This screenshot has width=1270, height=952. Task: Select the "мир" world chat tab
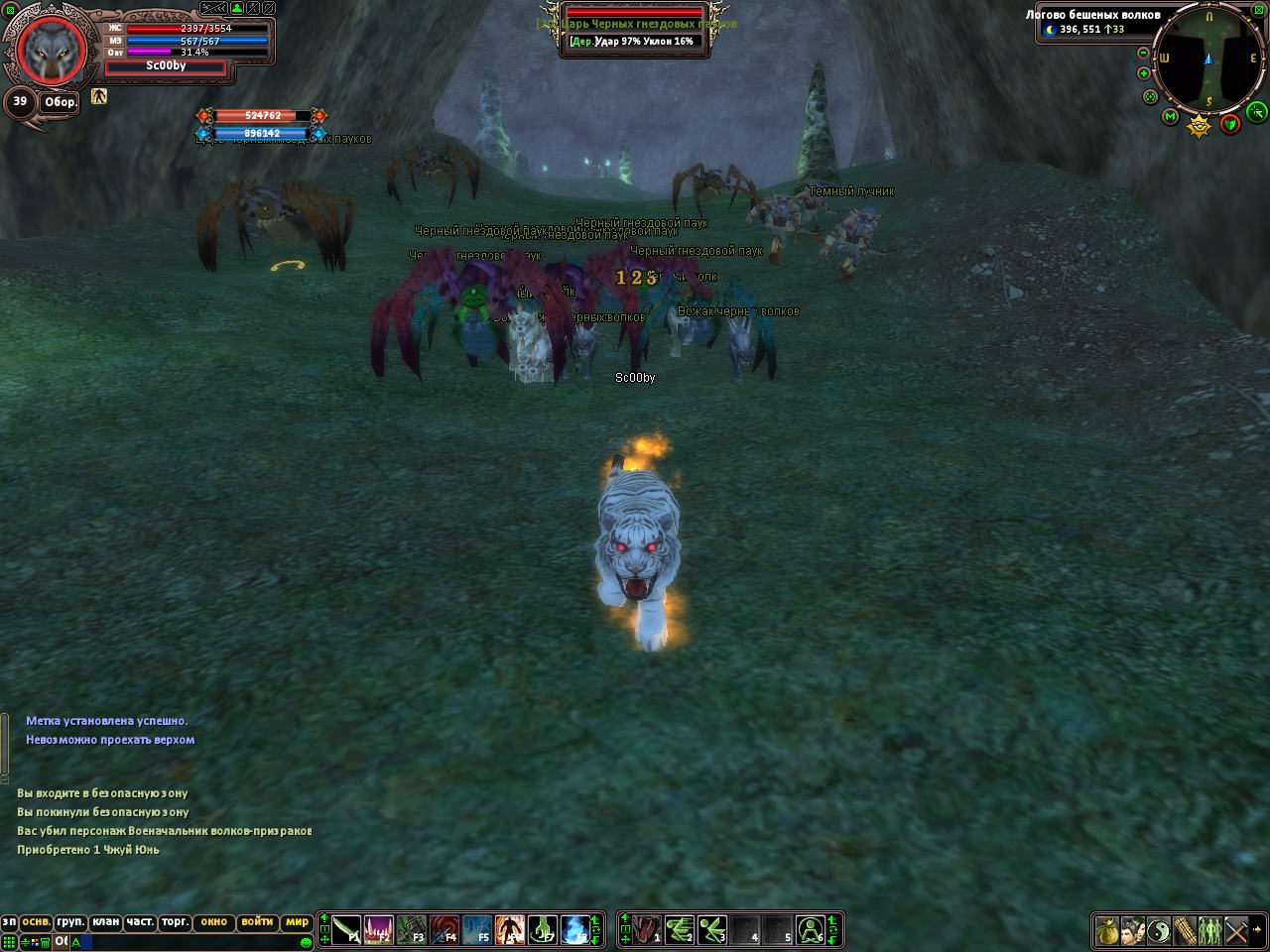coord(297,922)
